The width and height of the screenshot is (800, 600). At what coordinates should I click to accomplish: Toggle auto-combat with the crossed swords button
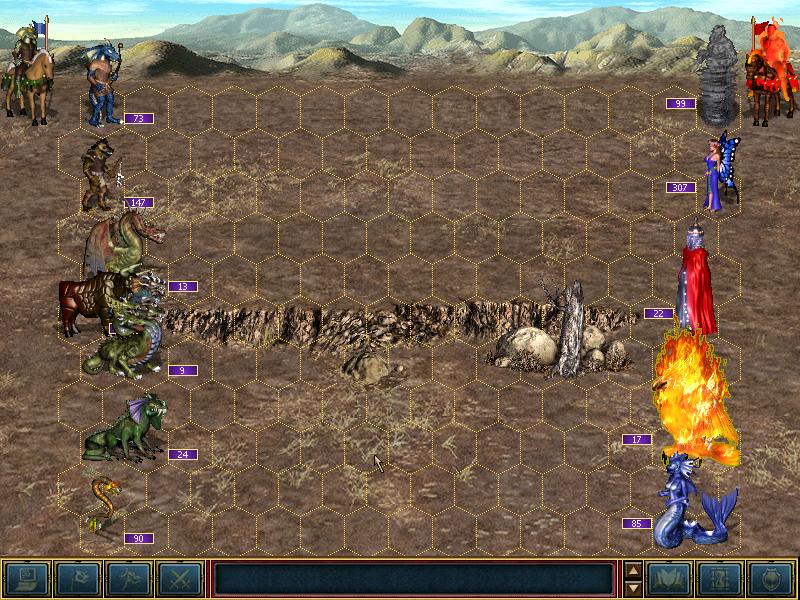179,579
